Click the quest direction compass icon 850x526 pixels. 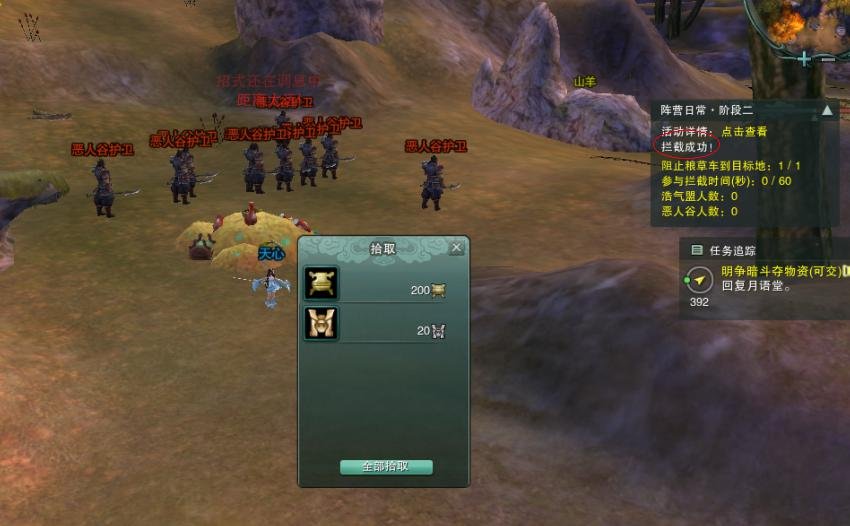click(x=698, y=278)
